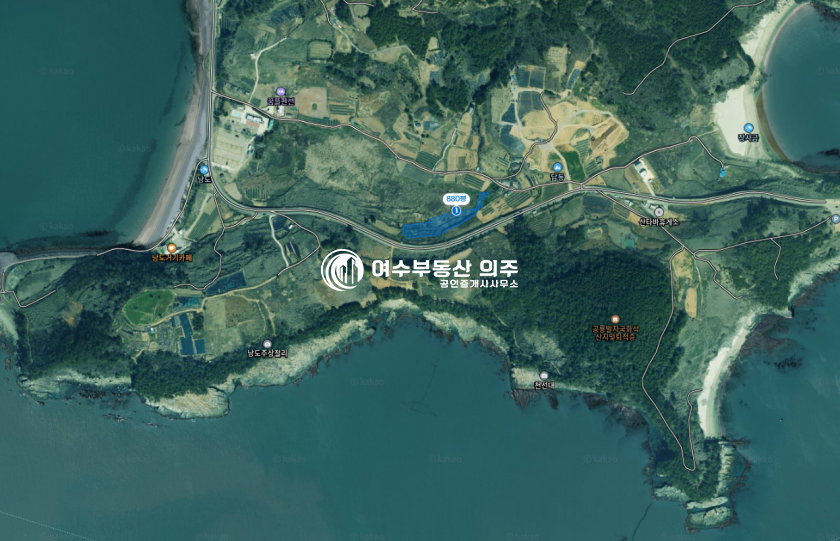This screenshot has width=840, height=541.
Task: Open the 사타바휴게소 rest stop marker
Action: [x=659, y=211]
